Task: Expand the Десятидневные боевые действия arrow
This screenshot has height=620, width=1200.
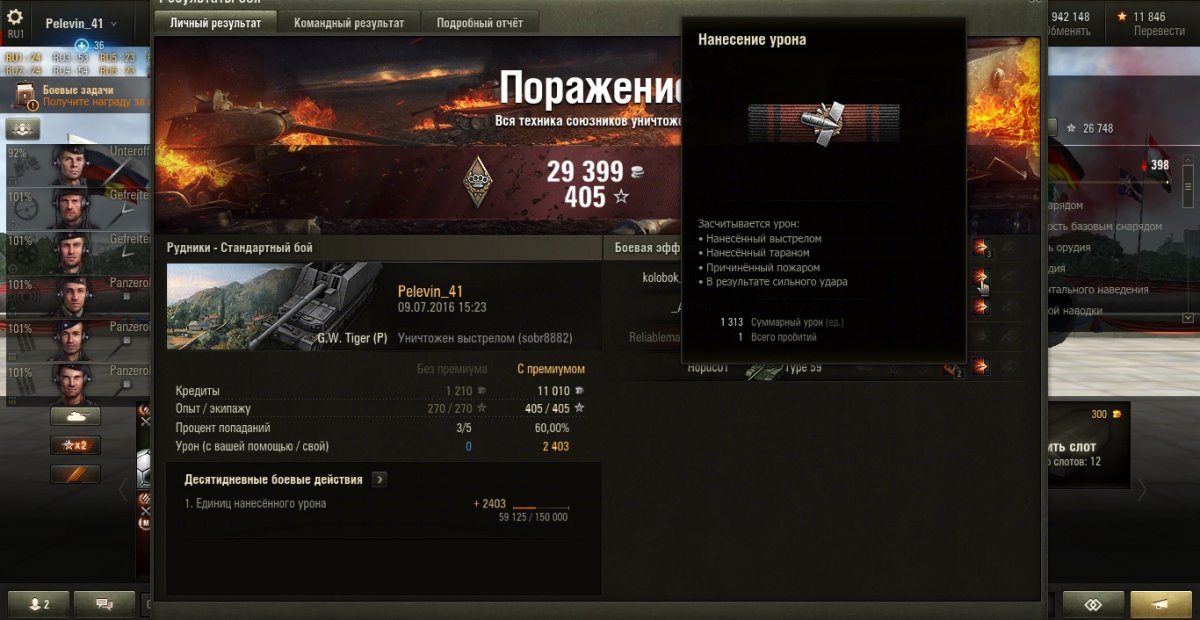Action: pos(379,480)
